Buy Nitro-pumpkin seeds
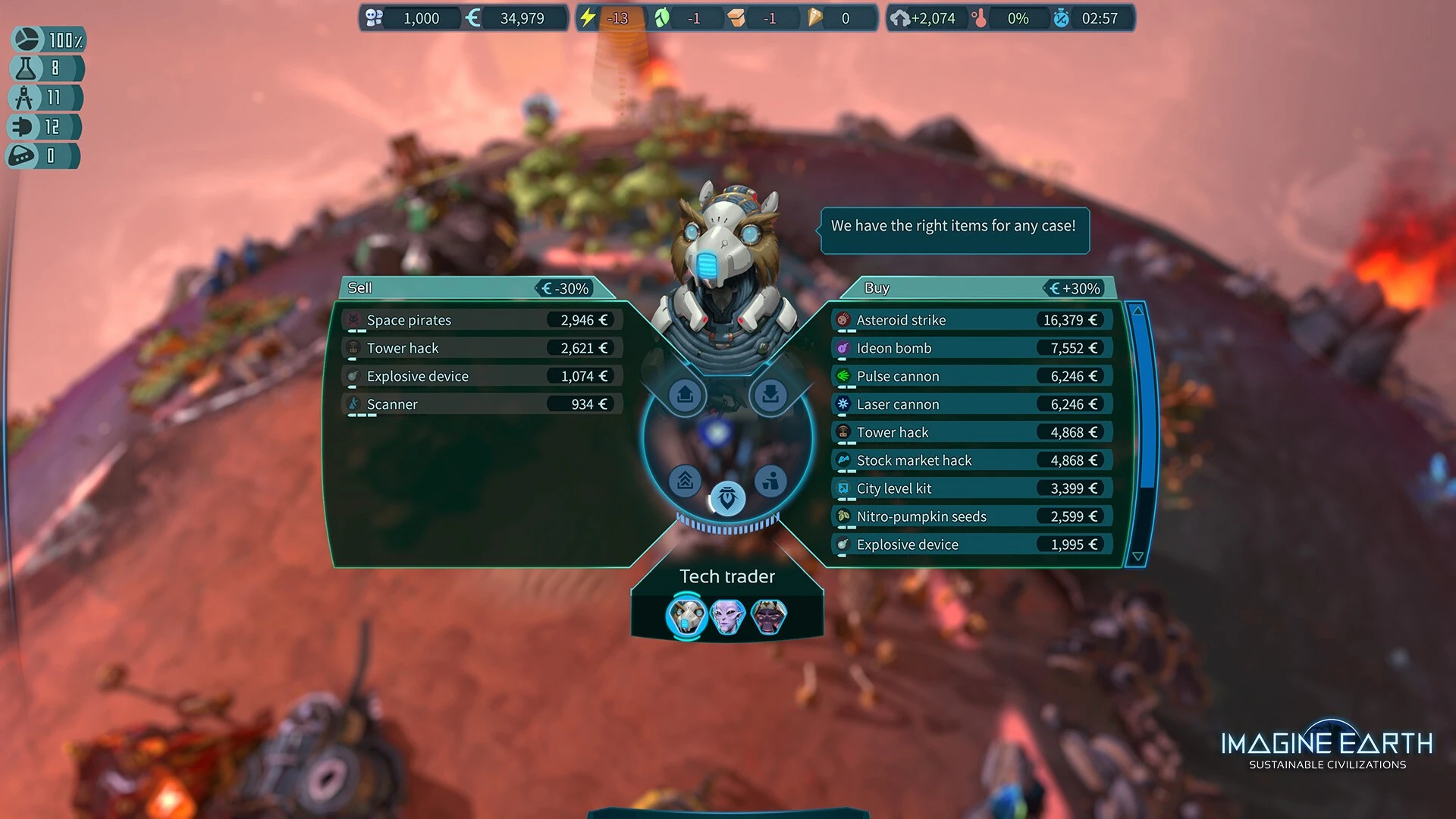The image size is (1456, 819). (x=972, y=516)
